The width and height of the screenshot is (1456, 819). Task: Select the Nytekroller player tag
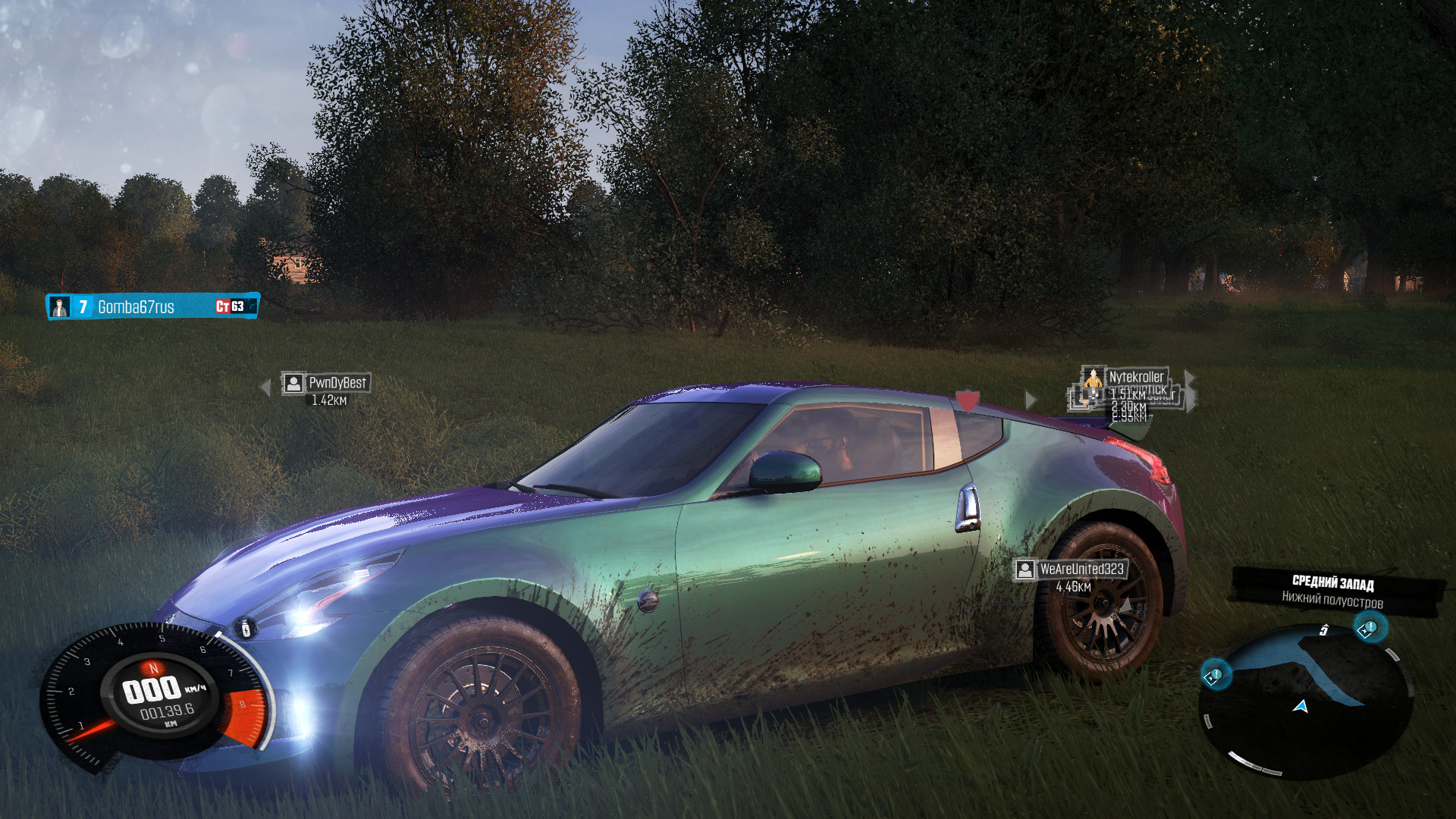click(1127, 377)
